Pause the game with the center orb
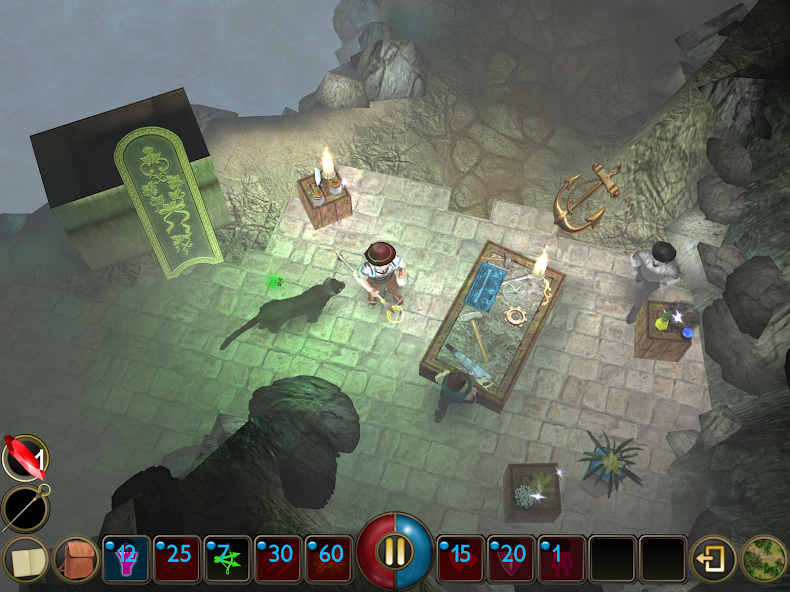Image resolution: width=790 pixels, height=592 pixels. [395, 551]
